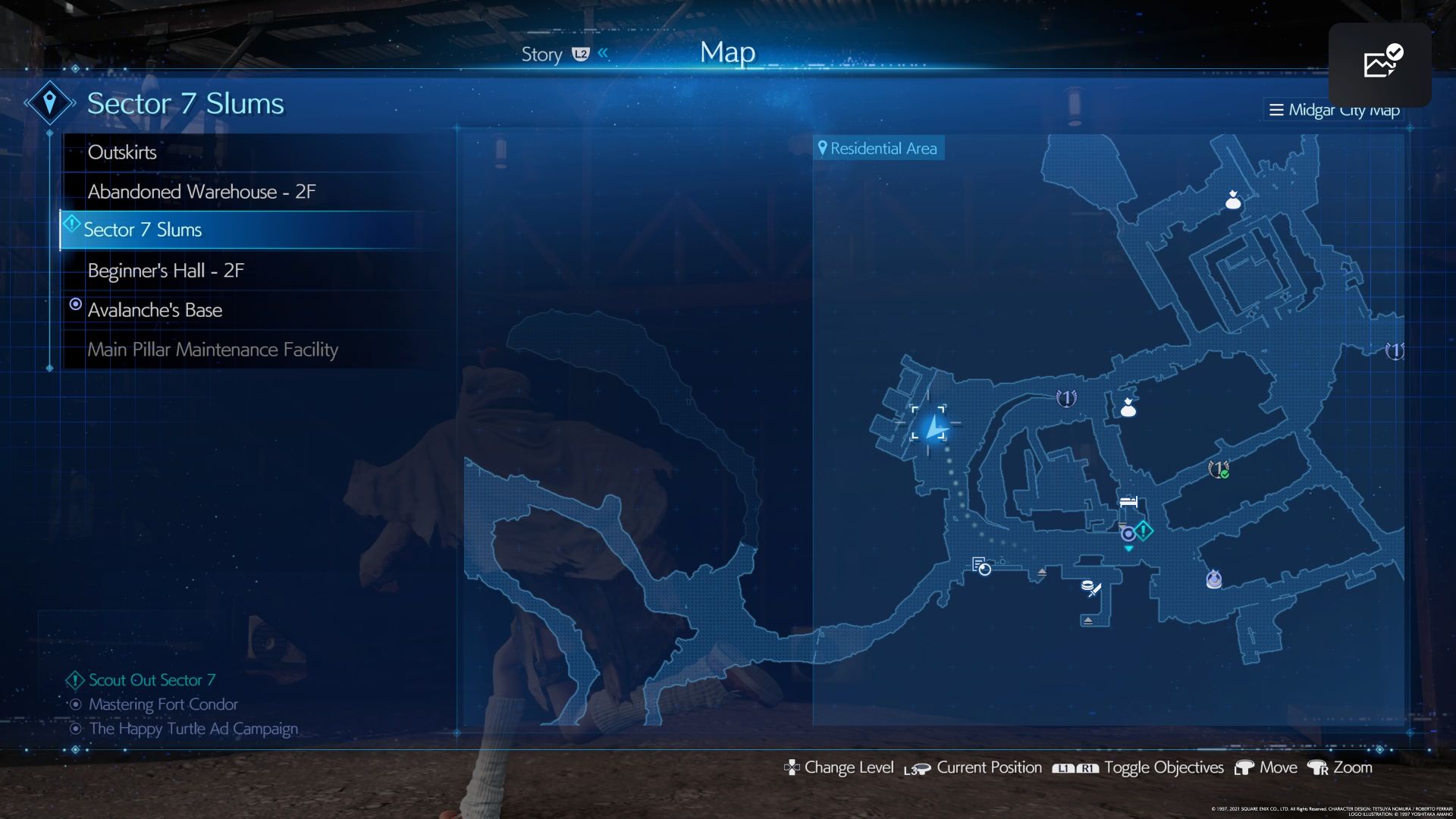Screen dimensions: 1456x819
Task: Click the player position arrow on map
Action: (935, 428)
